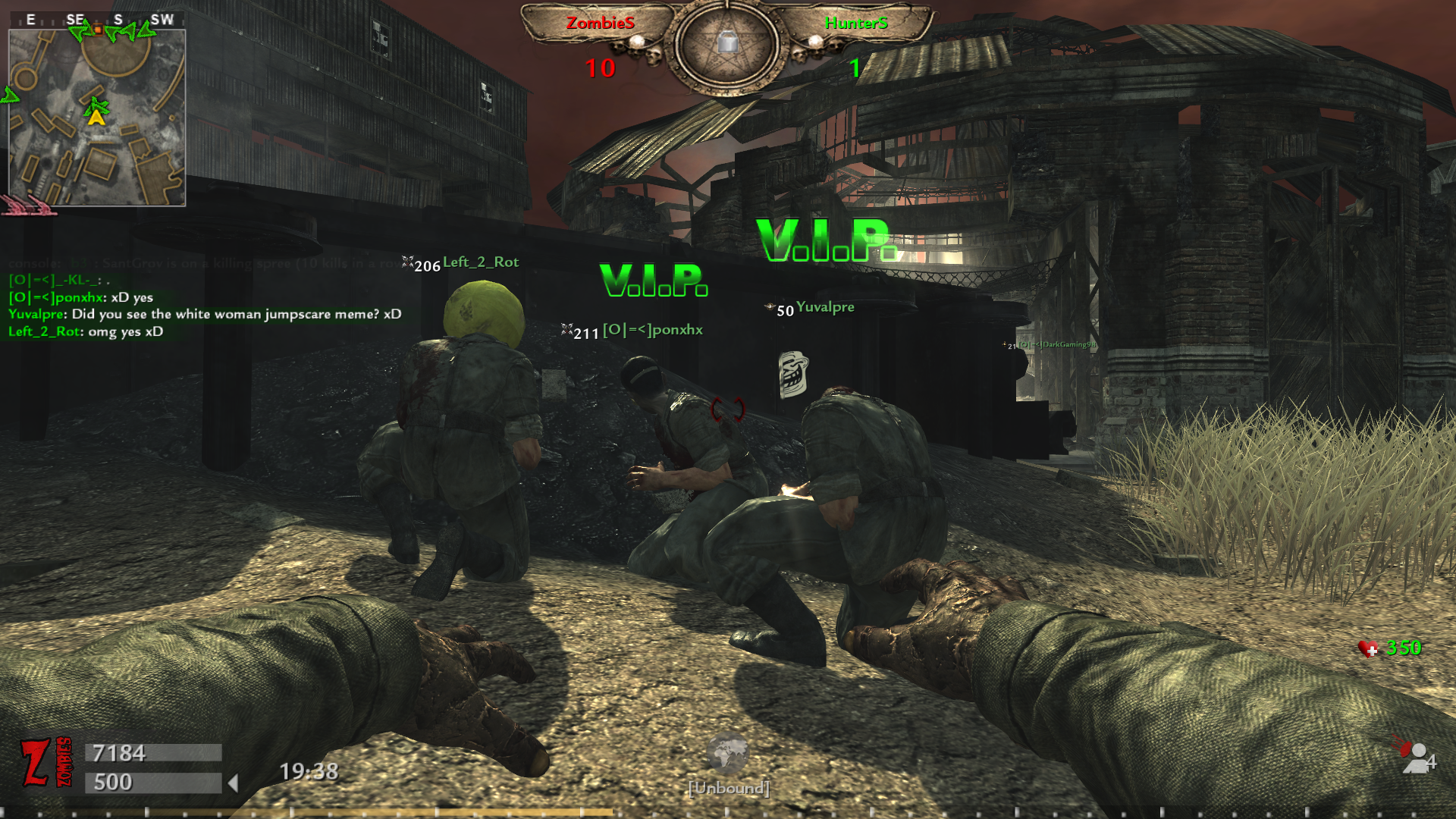Click the Yuvalpre player name tag
1456x819 pixels.
[825, 307]
